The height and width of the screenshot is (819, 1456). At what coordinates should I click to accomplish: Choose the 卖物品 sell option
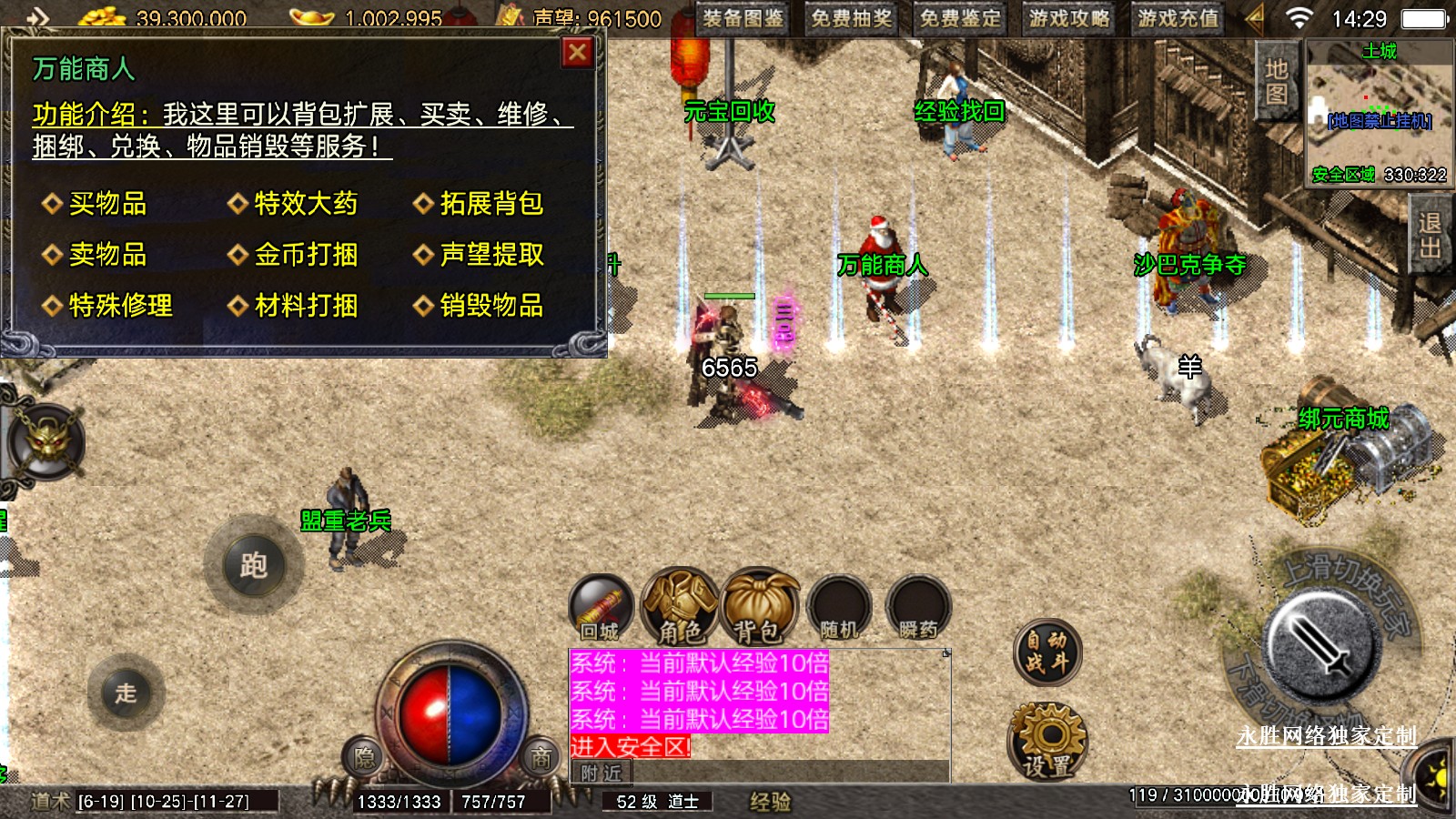107,255
